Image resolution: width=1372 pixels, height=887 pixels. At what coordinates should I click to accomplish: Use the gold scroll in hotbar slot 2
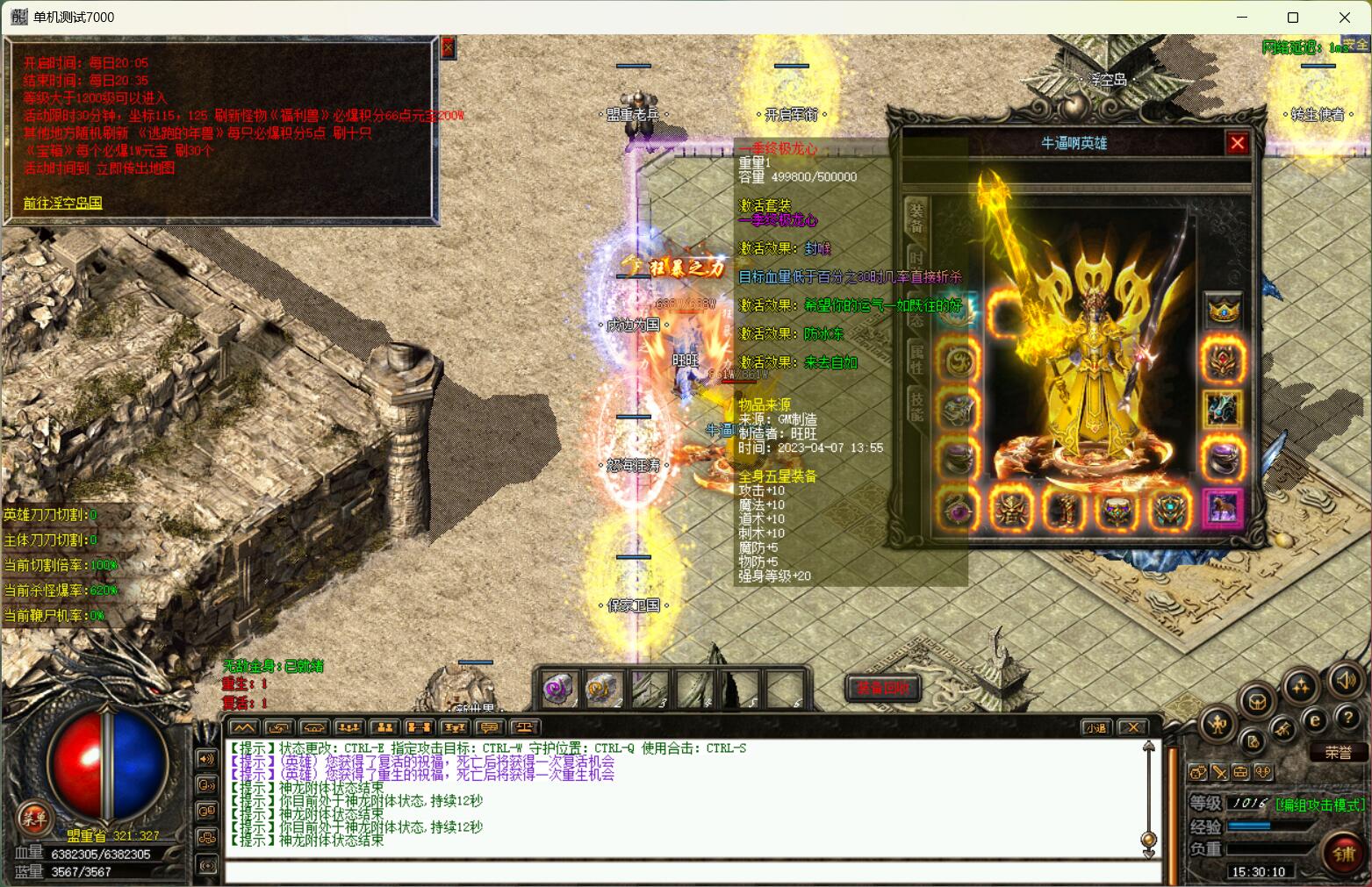(601, 690)
